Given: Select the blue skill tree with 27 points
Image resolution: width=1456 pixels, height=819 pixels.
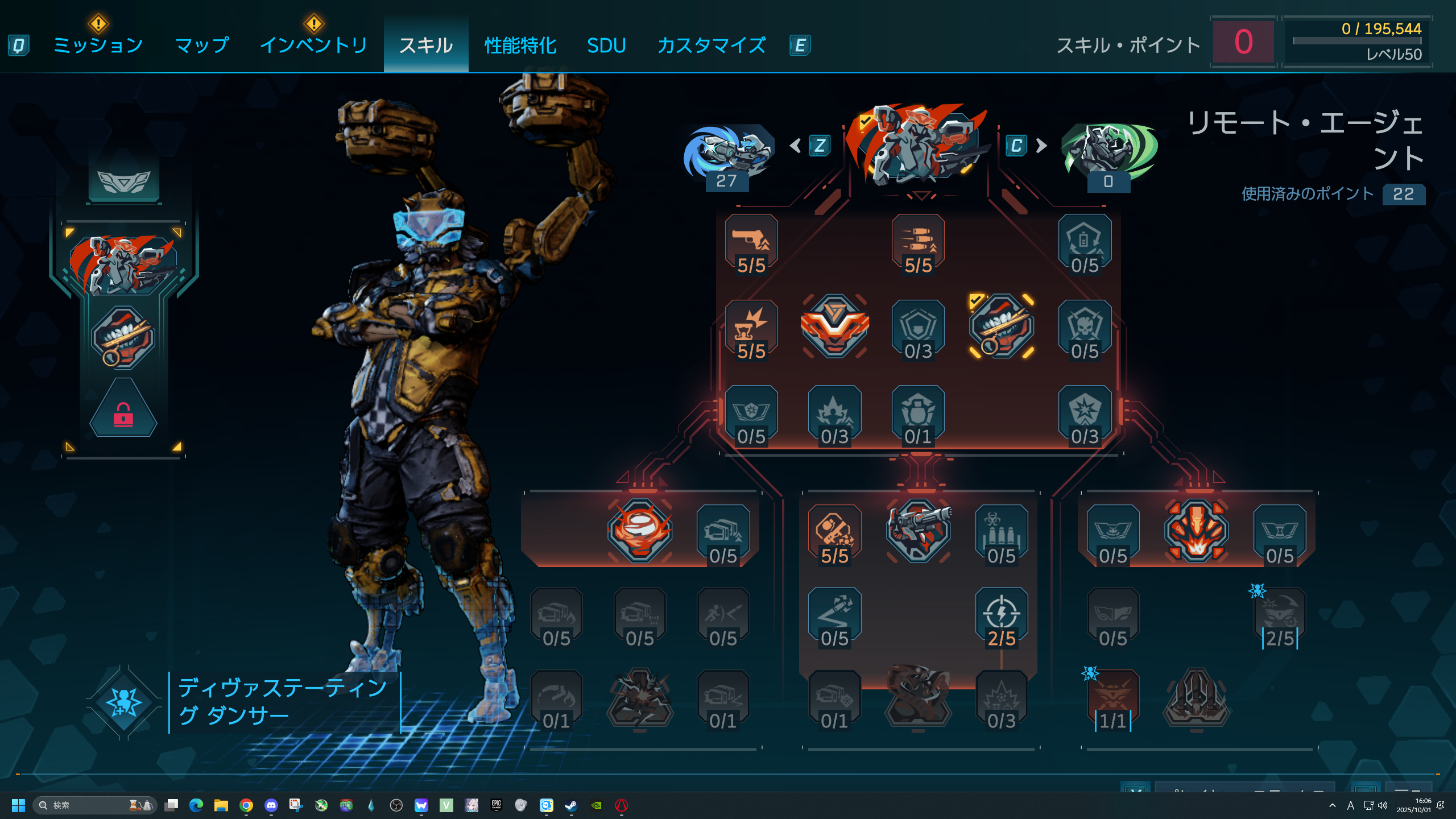Looking at the screenshot, I should point(727,154).
